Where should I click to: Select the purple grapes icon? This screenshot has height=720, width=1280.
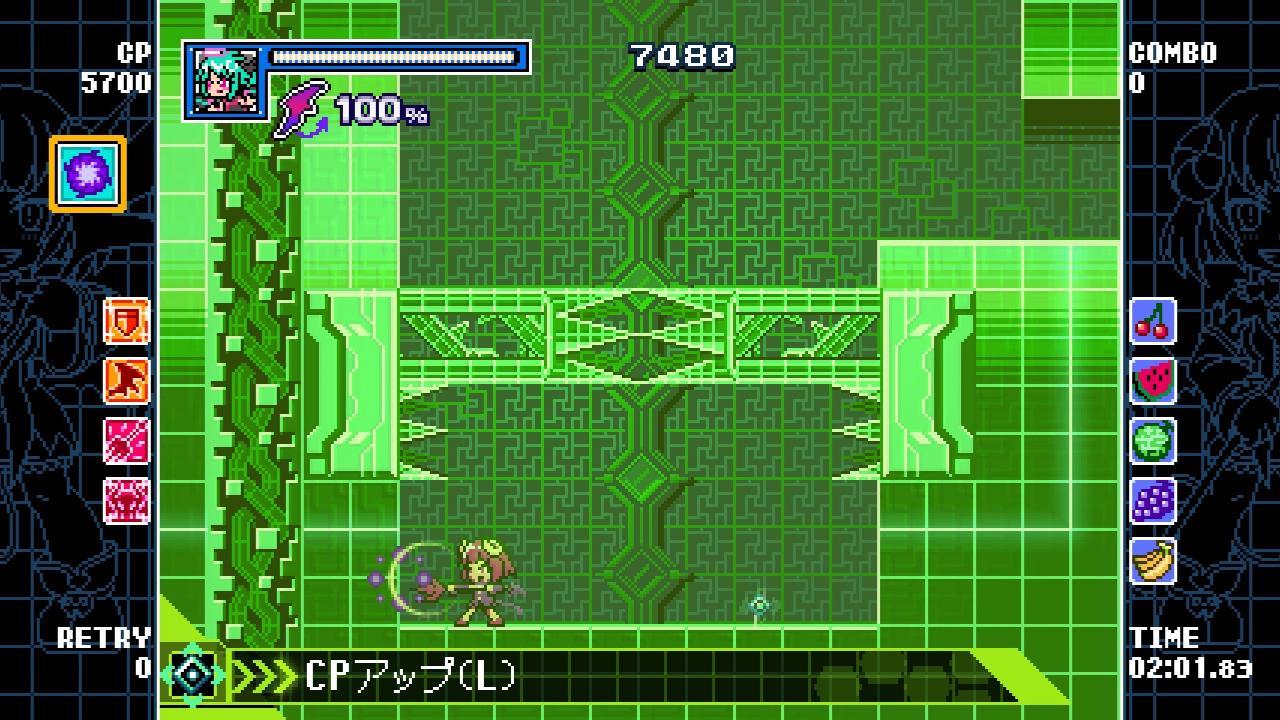click(x=1153, y=501)
